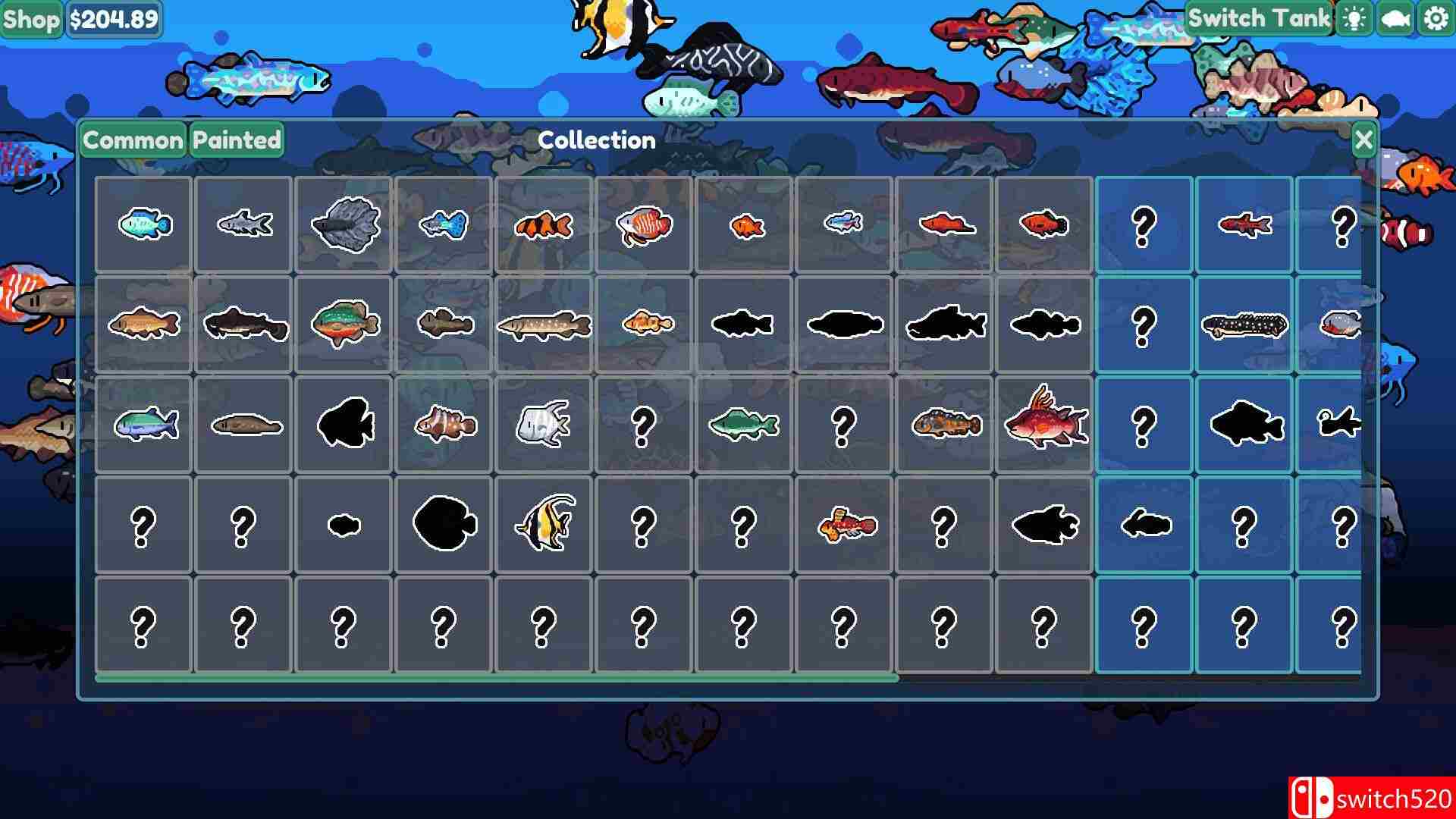Screen dimensions: 1456x819
Task: Switch to the Painted tab
Action: click(x=236, y=140)
